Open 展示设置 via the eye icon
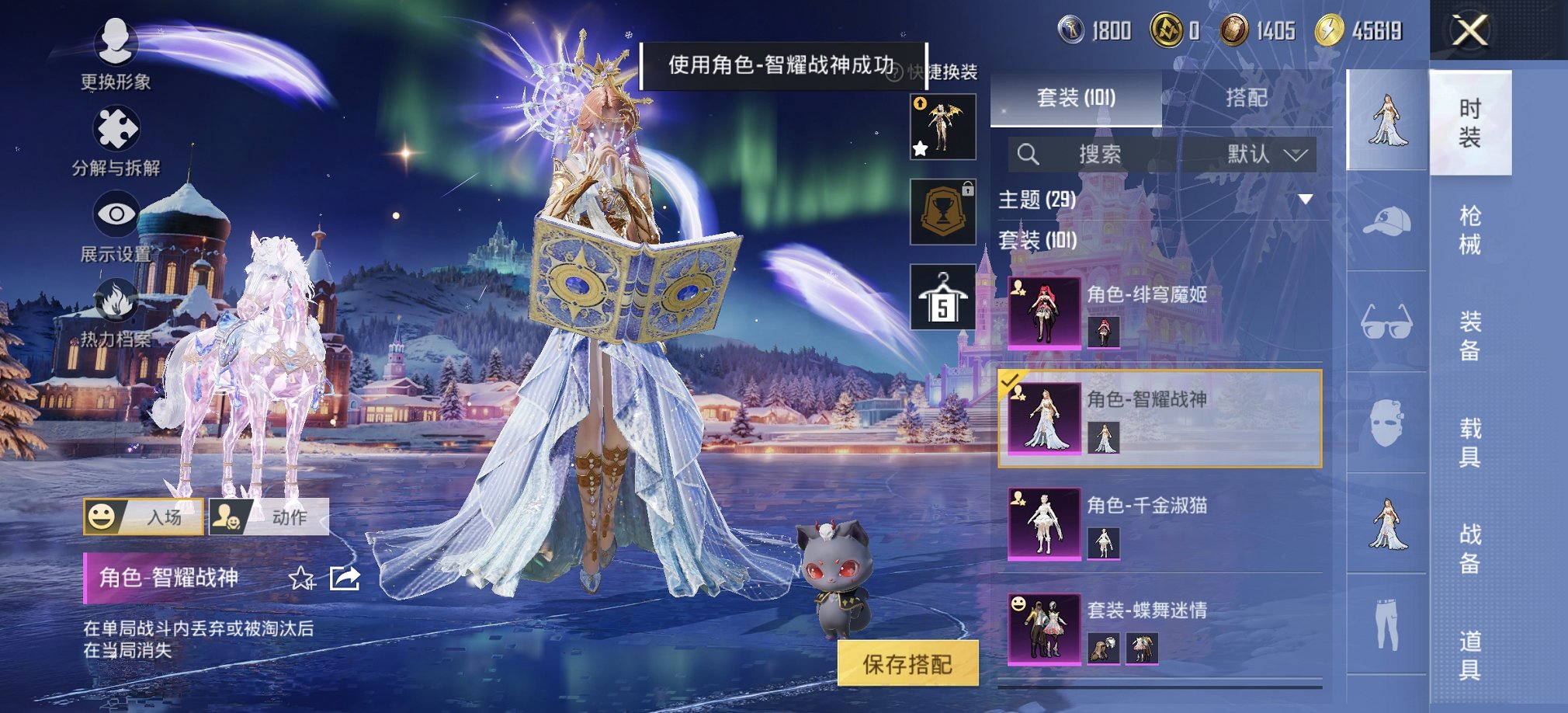The height and width of the screenshot is (713, 1568). (x=115, y=211)
